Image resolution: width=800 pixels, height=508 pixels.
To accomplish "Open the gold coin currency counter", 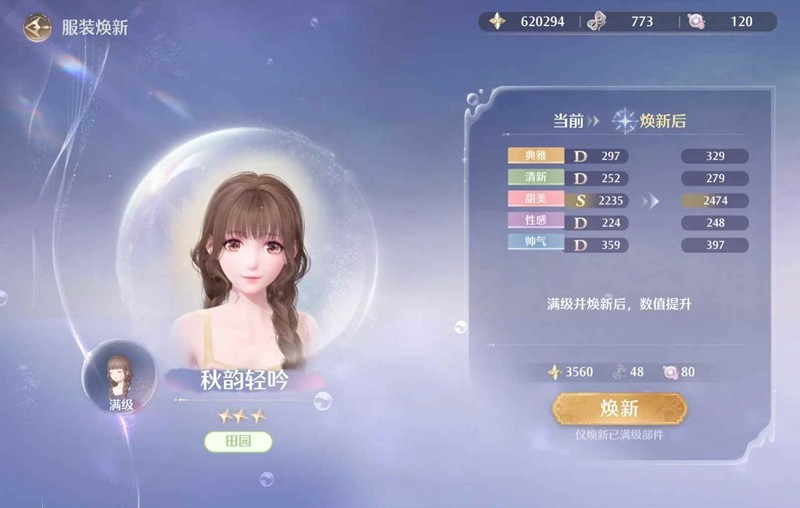I will coord(528,21).
